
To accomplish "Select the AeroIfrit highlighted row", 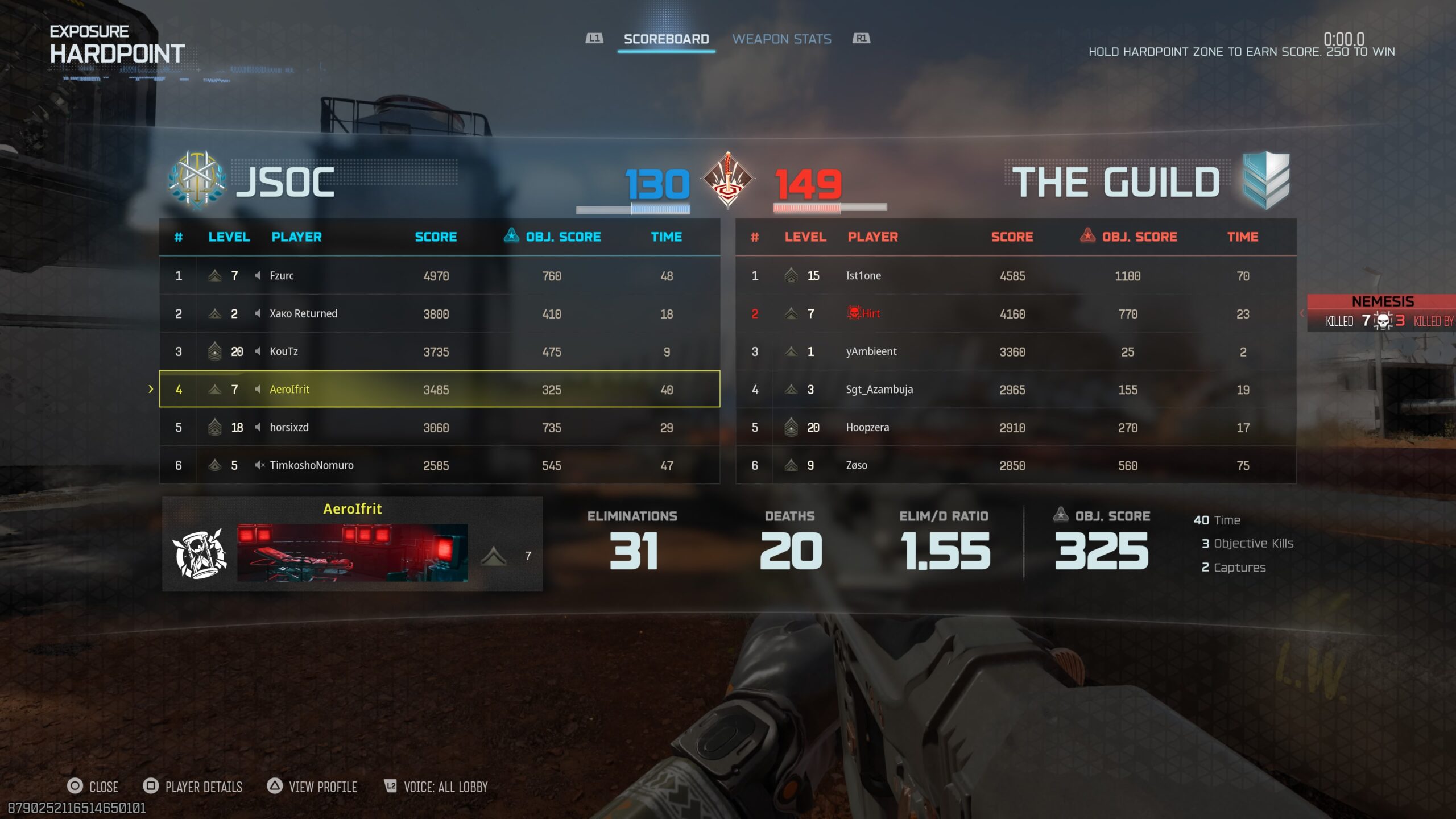I will [439, 390].
